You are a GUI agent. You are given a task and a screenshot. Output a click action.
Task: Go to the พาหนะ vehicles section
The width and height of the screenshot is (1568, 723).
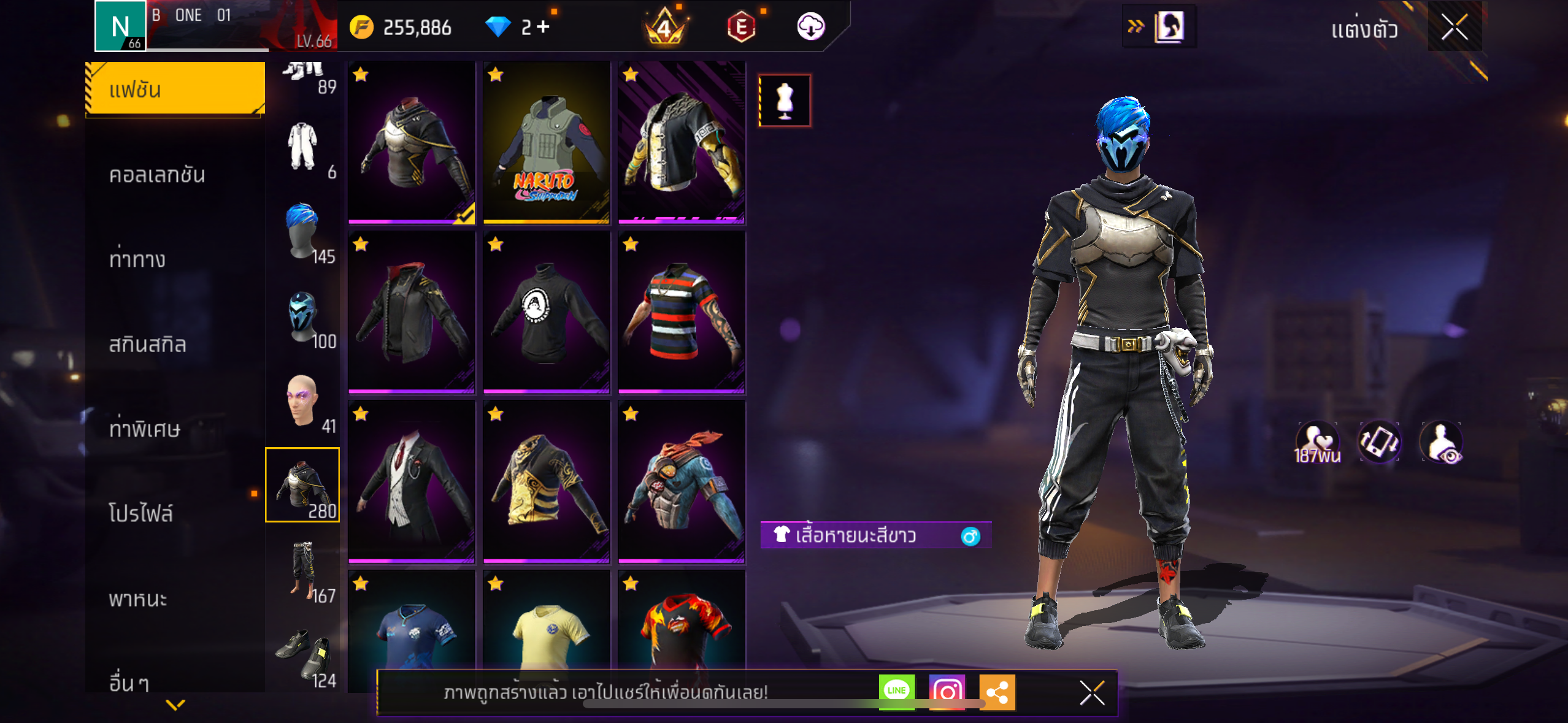(138, 599)
